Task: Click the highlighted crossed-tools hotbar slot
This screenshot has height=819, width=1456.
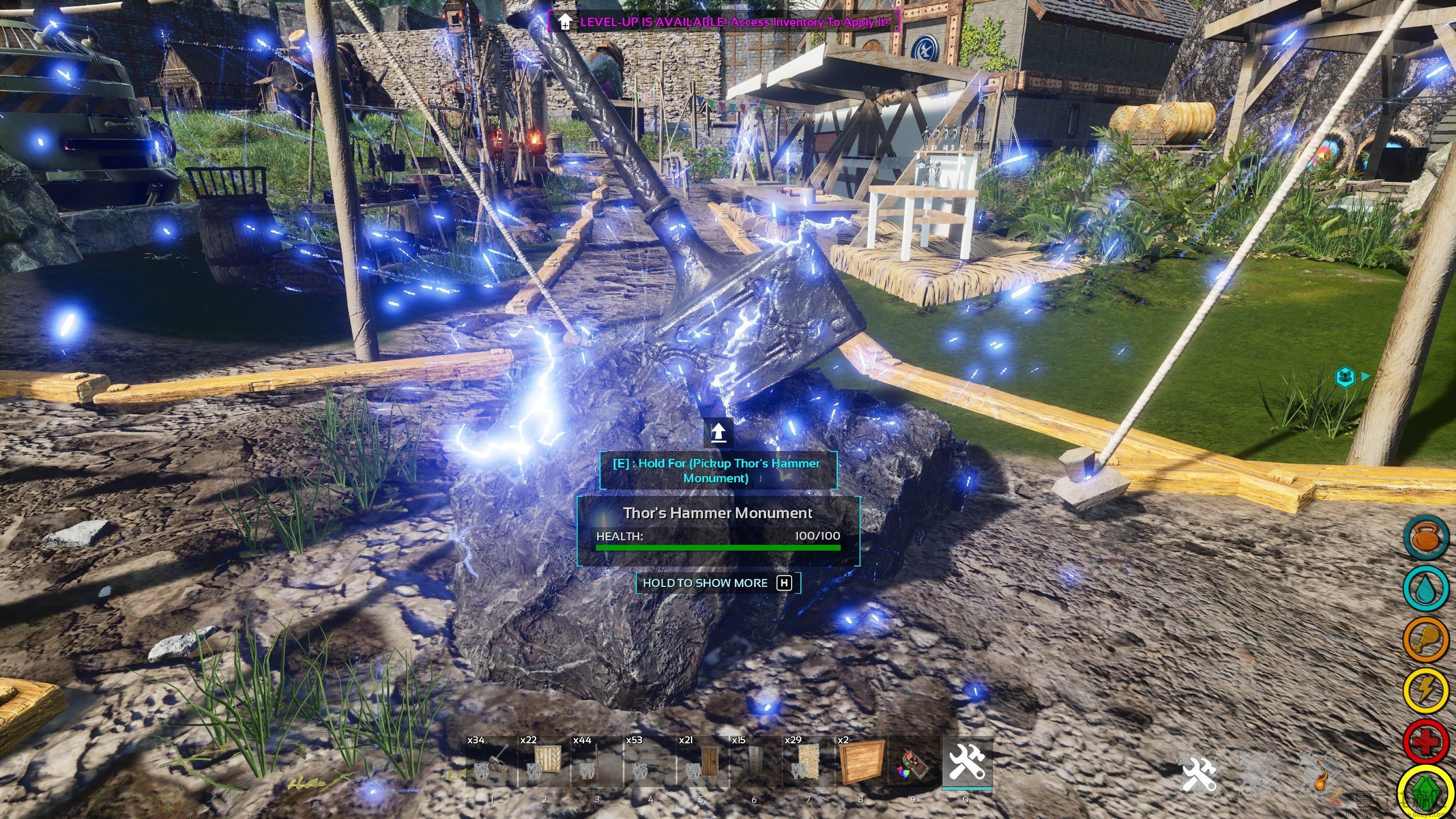Action: coord(967,762)
